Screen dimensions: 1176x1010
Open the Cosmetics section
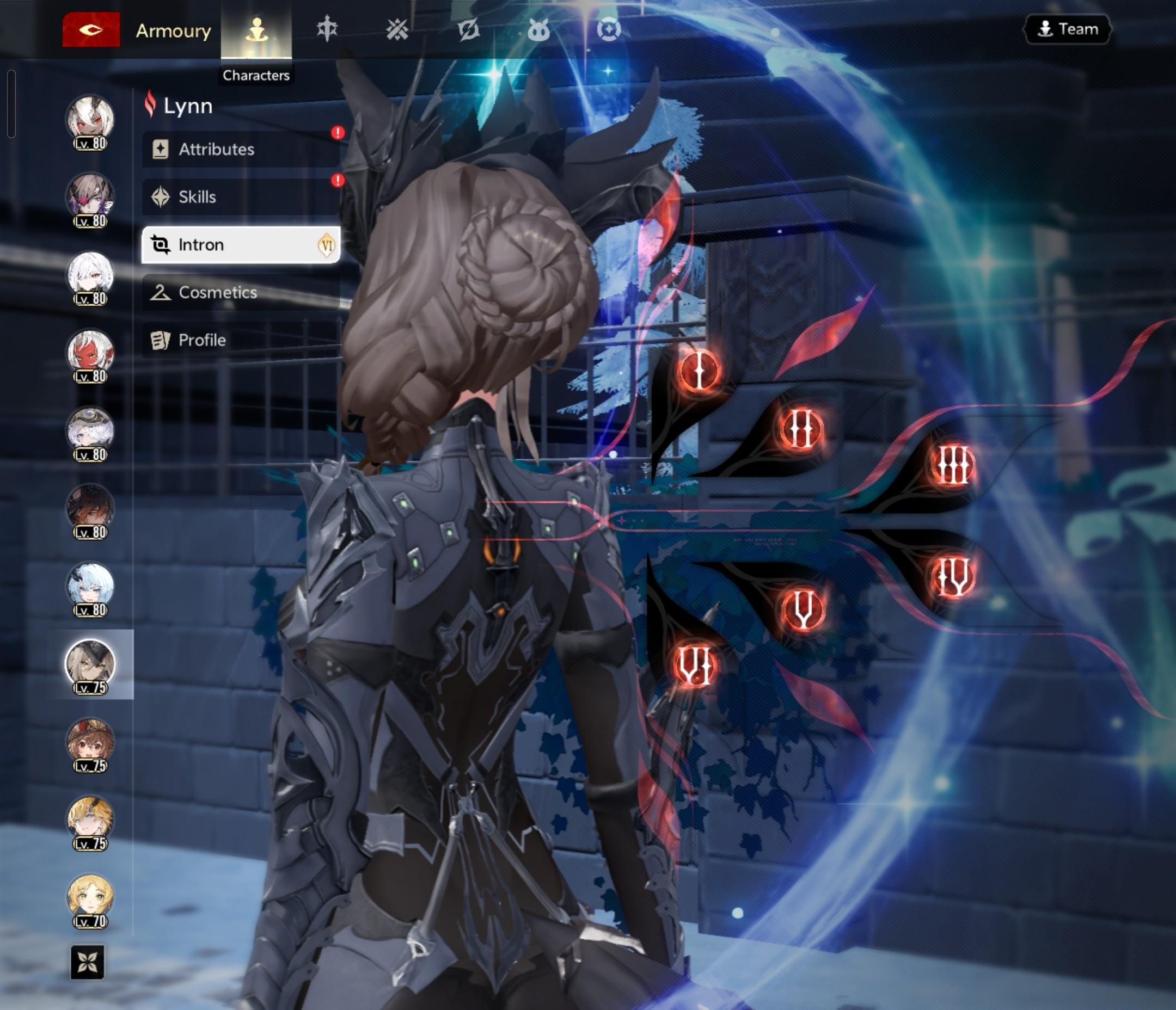tap(241, 292)
